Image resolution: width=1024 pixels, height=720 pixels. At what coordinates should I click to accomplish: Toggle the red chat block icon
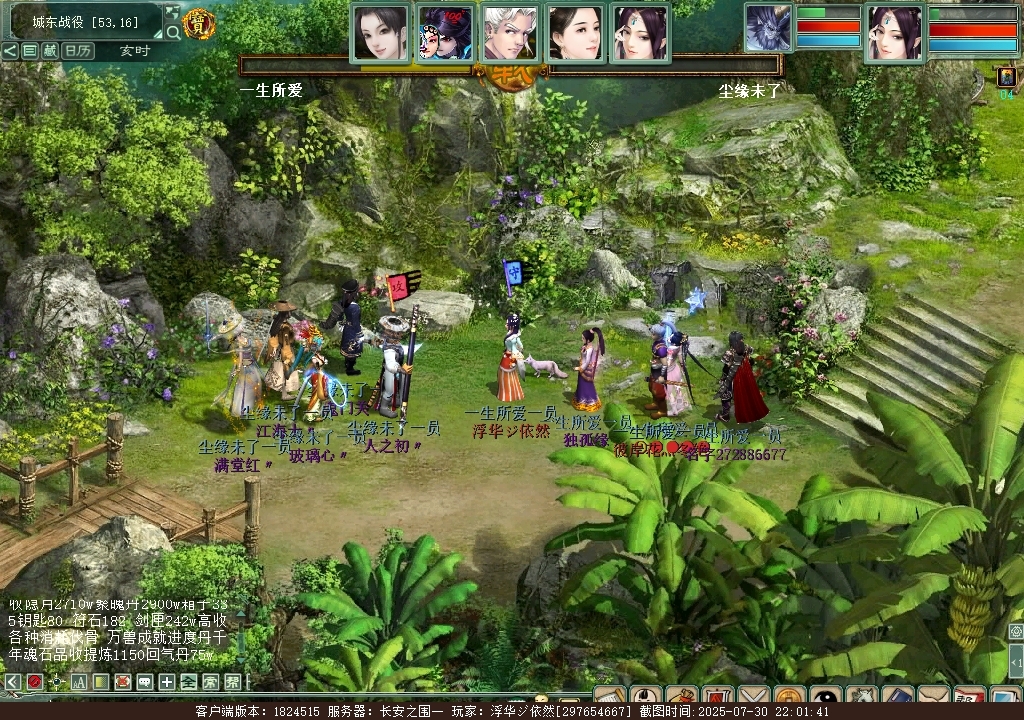point(34,682)
